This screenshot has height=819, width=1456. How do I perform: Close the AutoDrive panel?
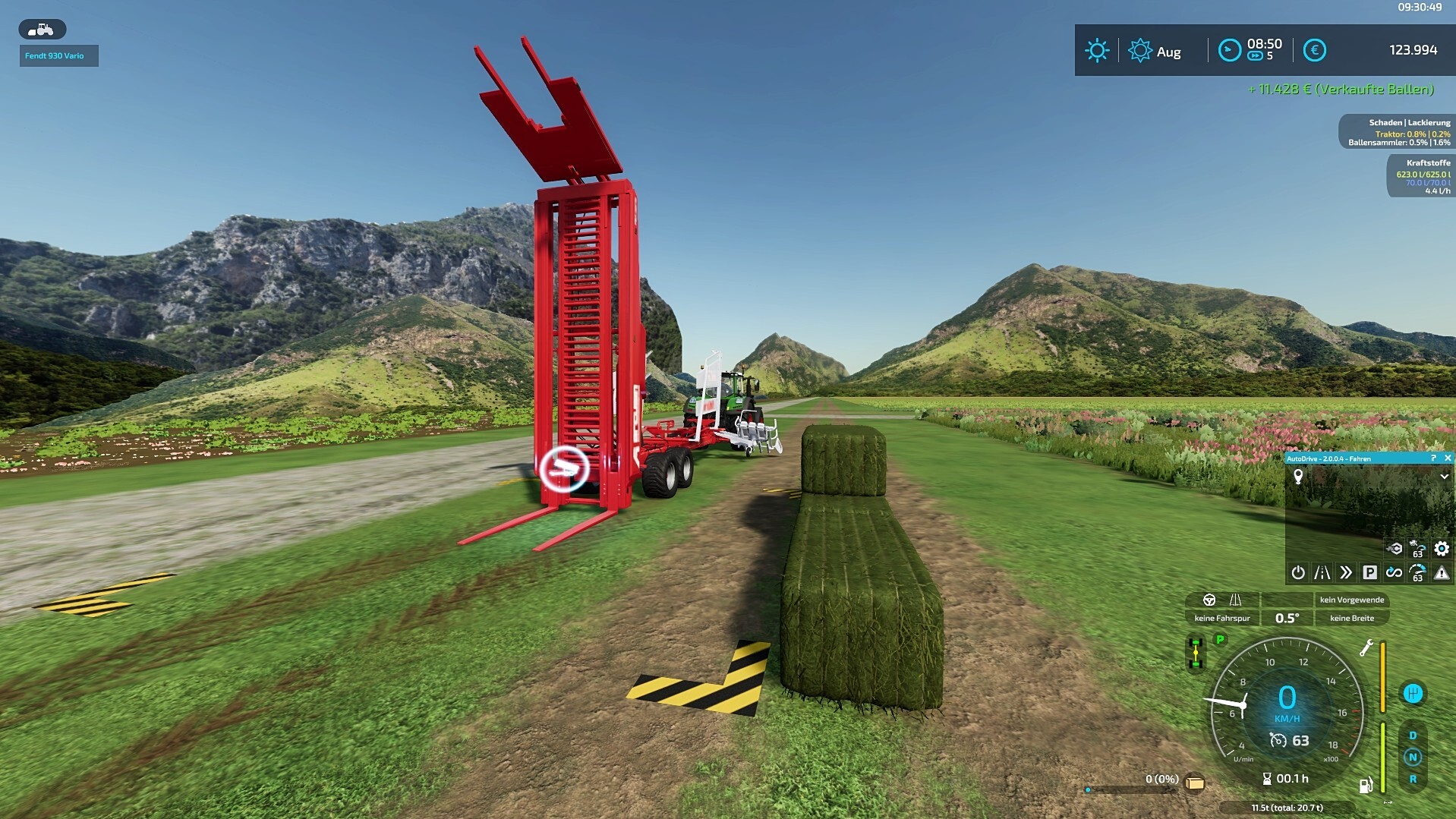1448,458
